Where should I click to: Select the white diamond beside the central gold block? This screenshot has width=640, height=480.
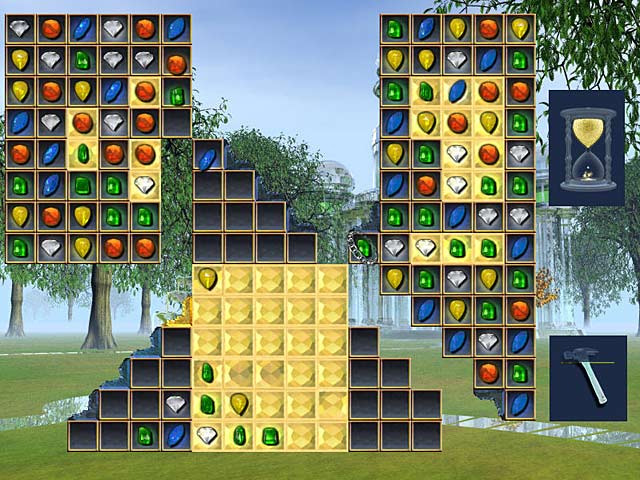click(x=176, y=404)
